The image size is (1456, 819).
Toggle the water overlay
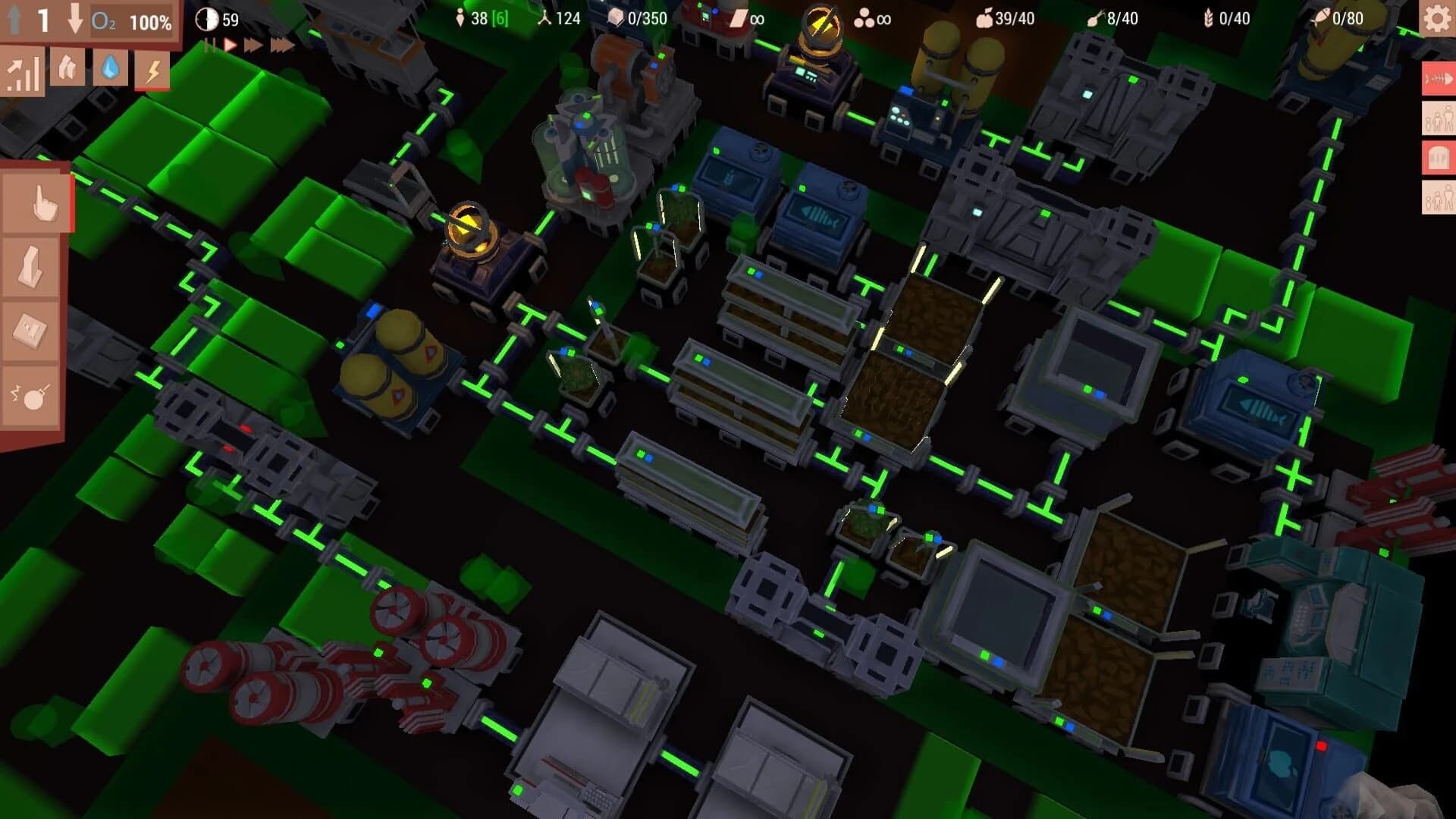click(x=108, y=70)
